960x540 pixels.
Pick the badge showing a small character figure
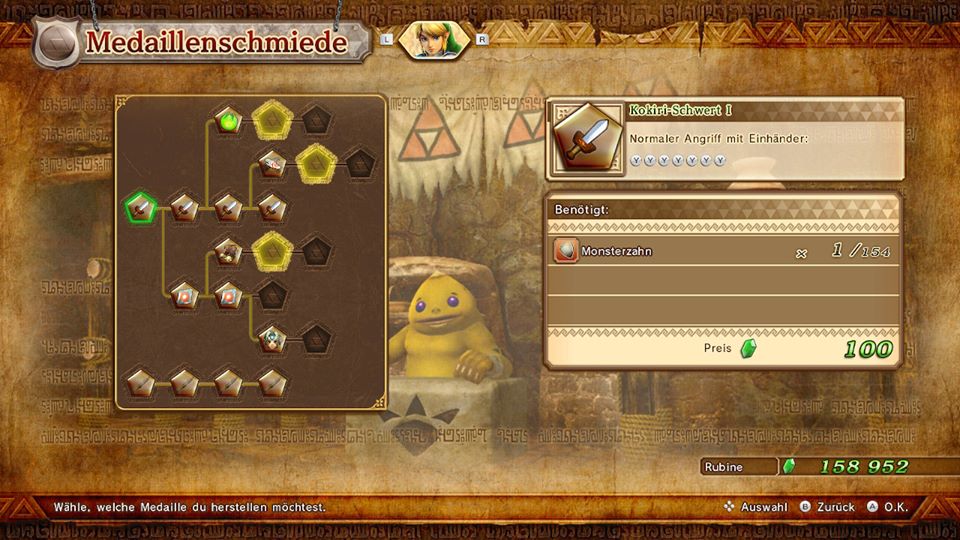pos(272,338)
